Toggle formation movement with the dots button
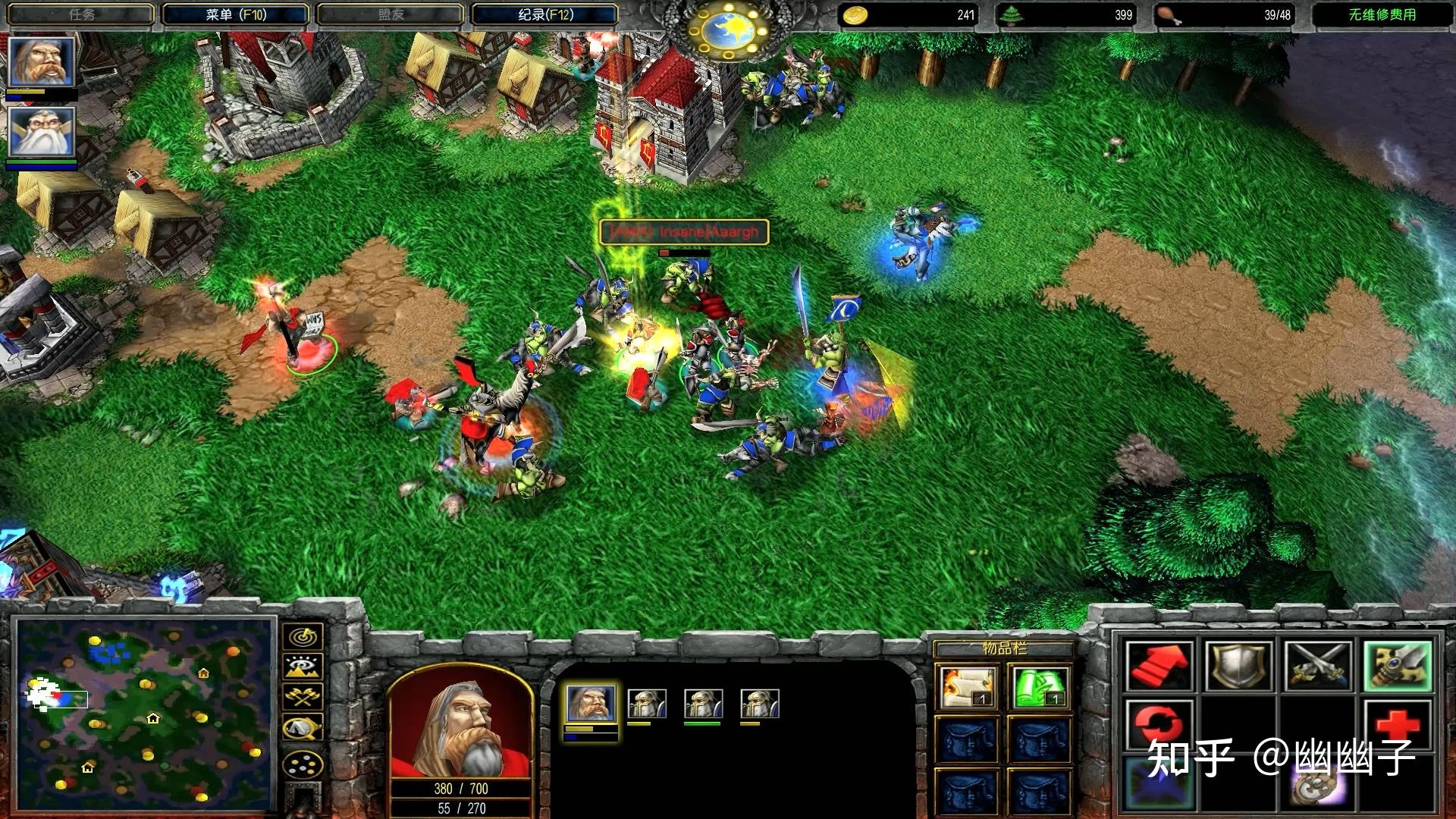Viewport: 1456px width, 819px height. (303, 764)
